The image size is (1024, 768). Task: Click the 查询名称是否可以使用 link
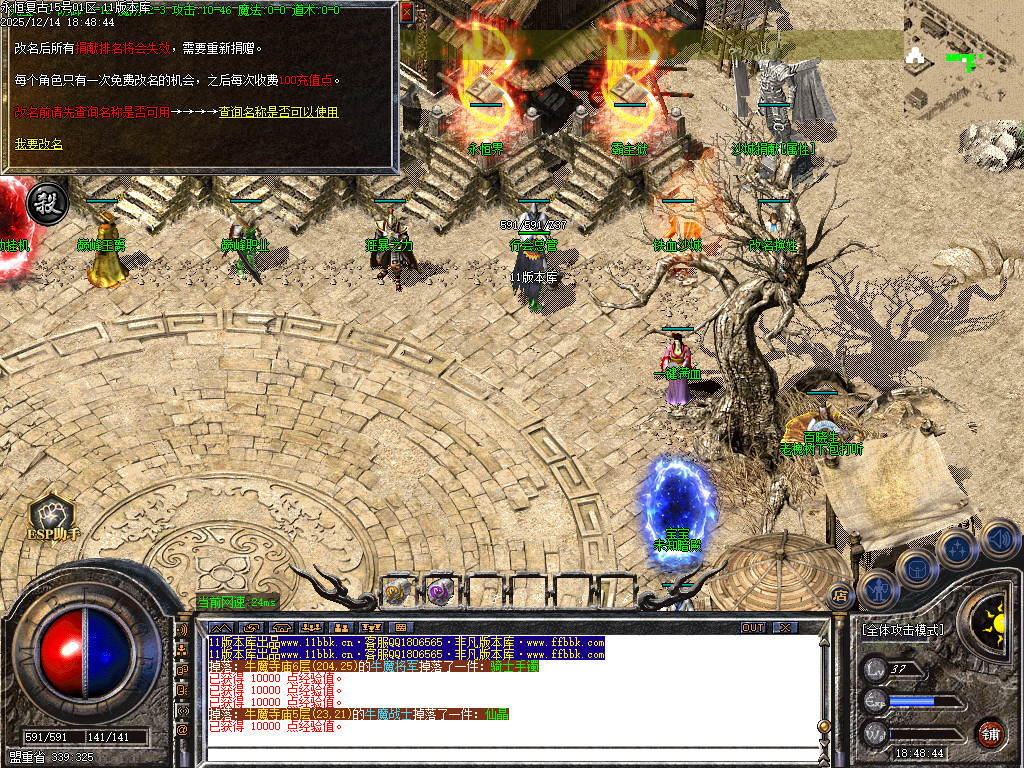279,112
